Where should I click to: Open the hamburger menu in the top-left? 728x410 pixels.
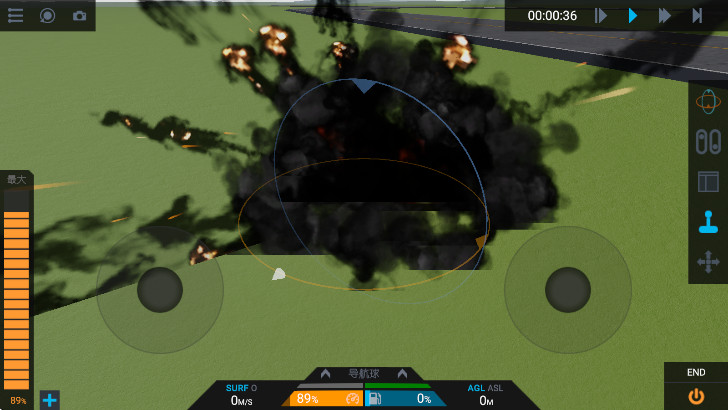point(15,15)
